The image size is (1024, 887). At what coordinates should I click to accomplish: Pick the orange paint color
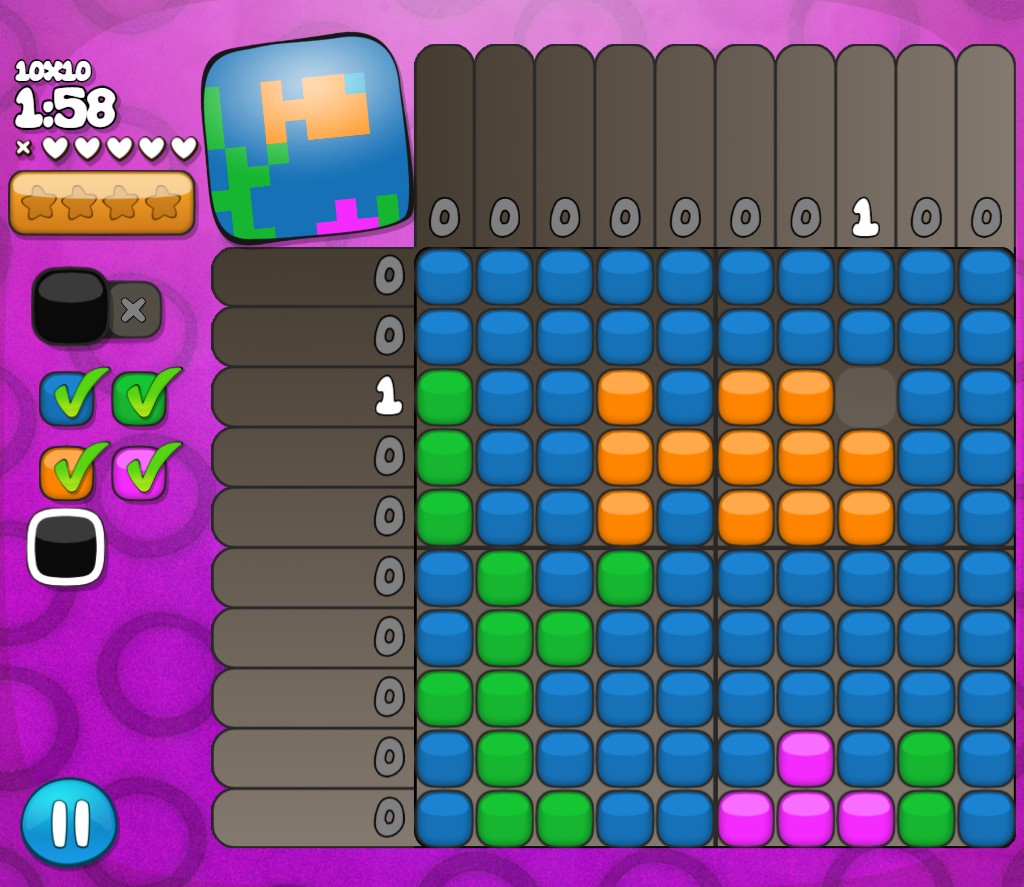click(66, 472)
